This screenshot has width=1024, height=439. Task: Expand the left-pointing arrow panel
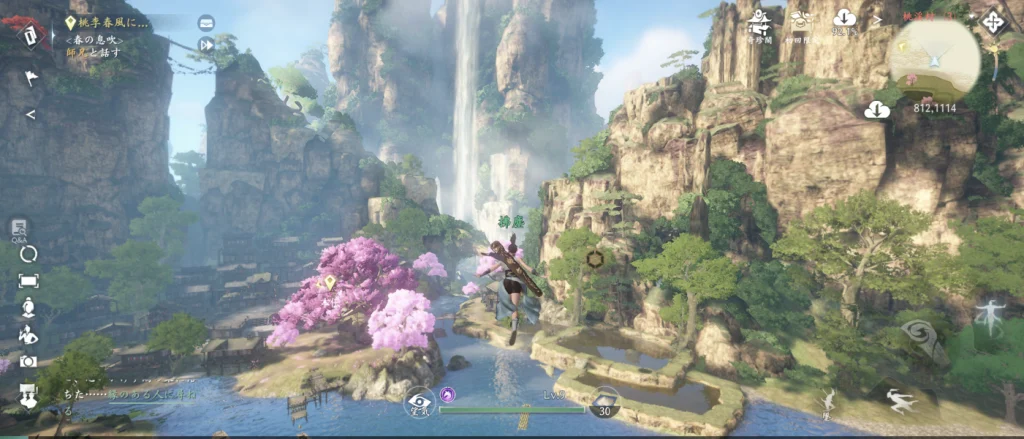click(x=30, y=114)
